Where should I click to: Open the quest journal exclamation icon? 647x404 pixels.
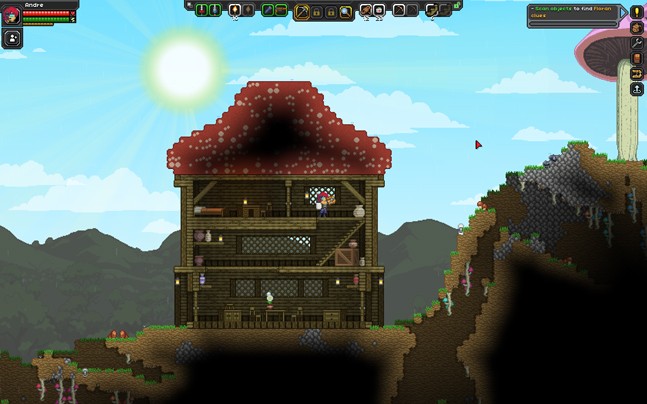tap(636, 12)
